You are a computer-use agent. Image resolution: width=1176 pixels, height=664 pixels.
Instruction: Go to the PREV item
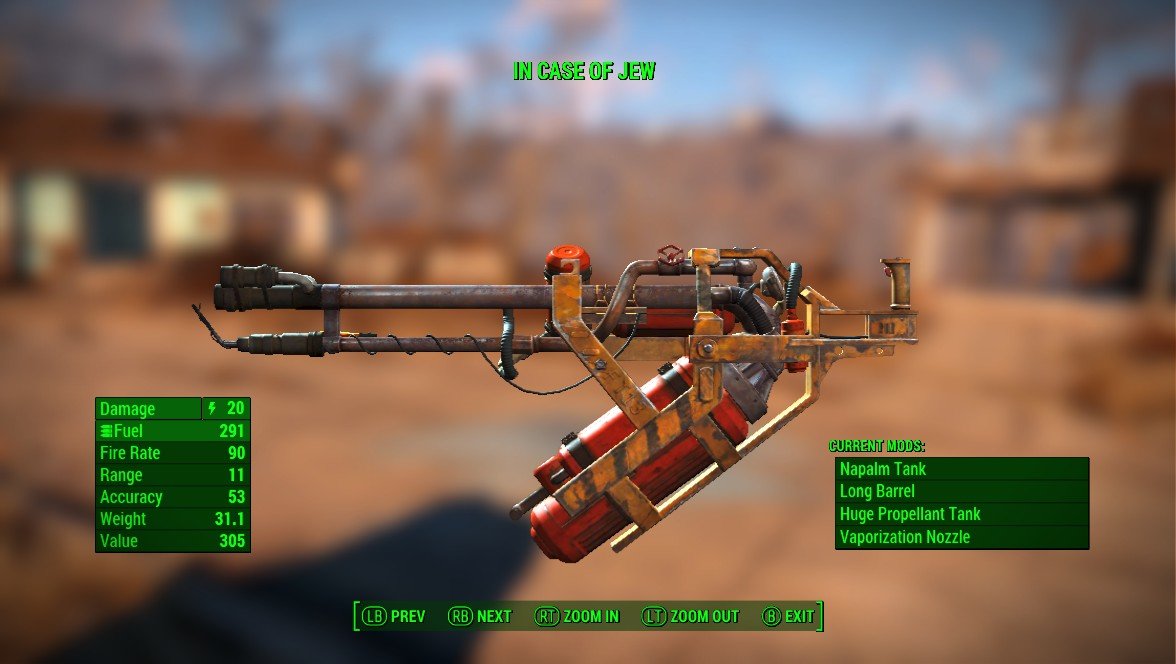(x=394, y=616)
